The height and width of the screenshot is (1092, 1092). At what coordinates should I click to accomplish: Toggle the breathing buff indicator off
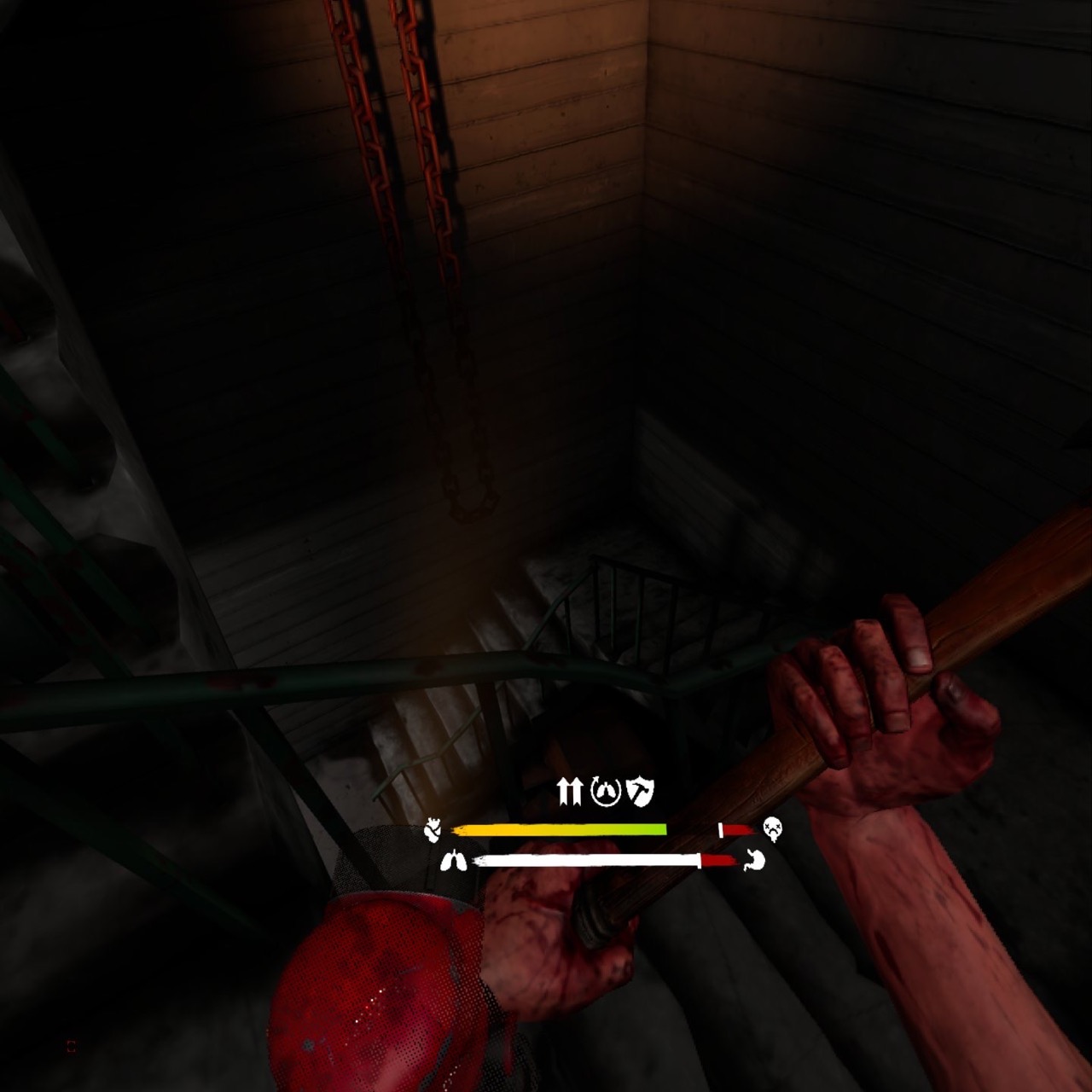click(605, 793)
